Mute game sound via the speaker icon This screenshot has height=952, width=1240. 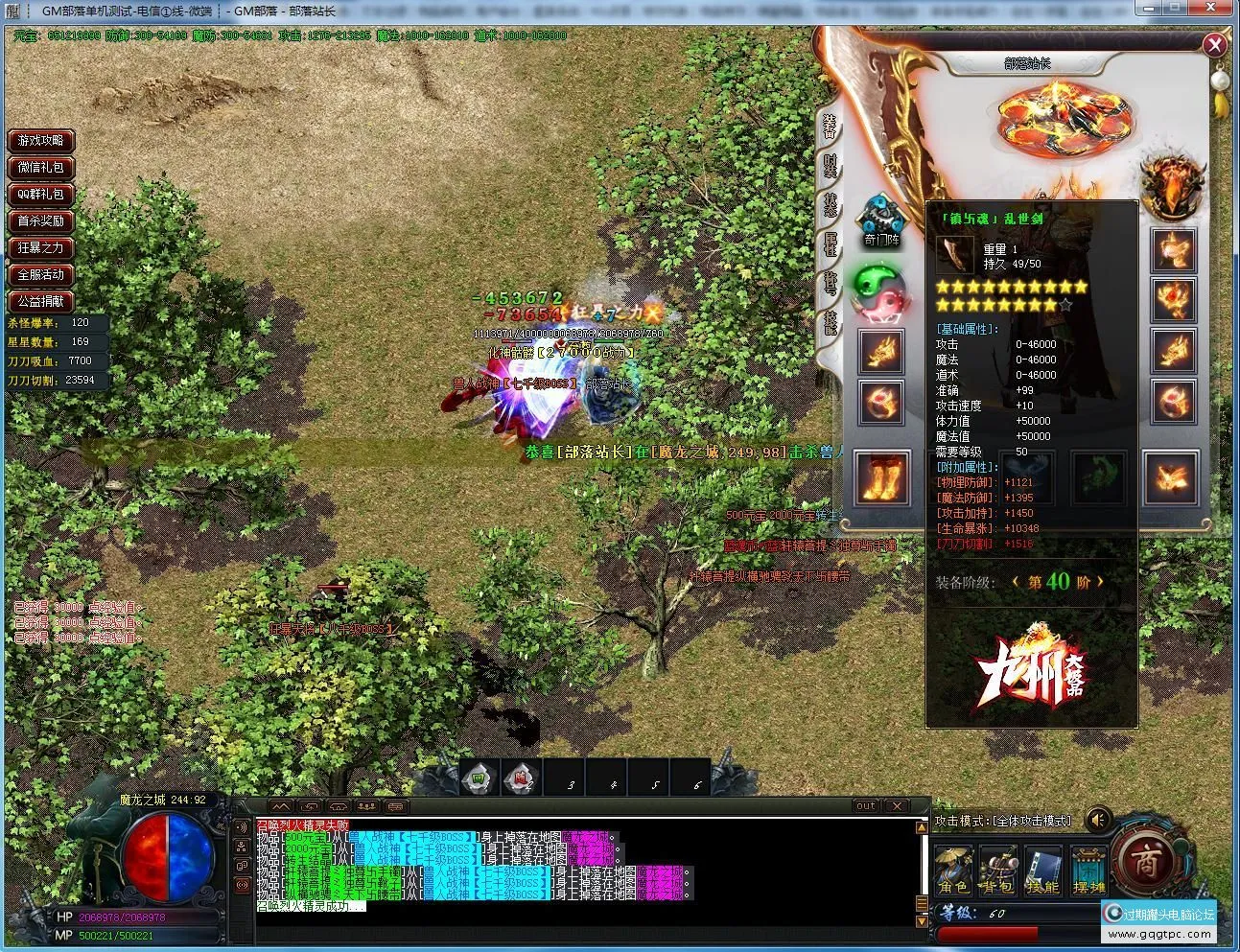1097,819
